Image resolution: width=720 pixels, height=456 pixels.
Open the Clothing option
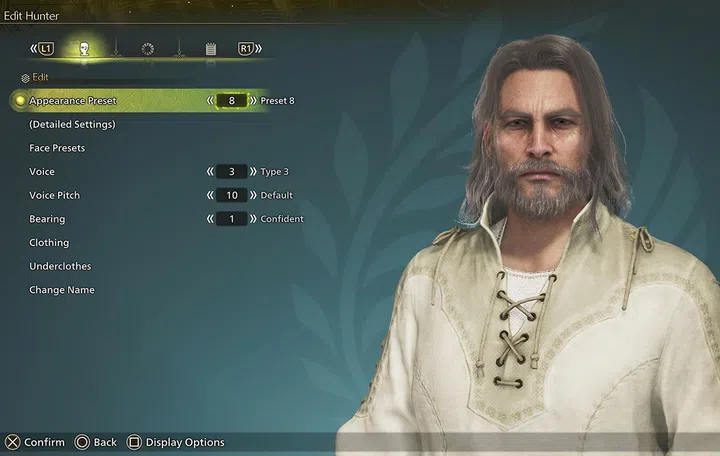point(49,243)
